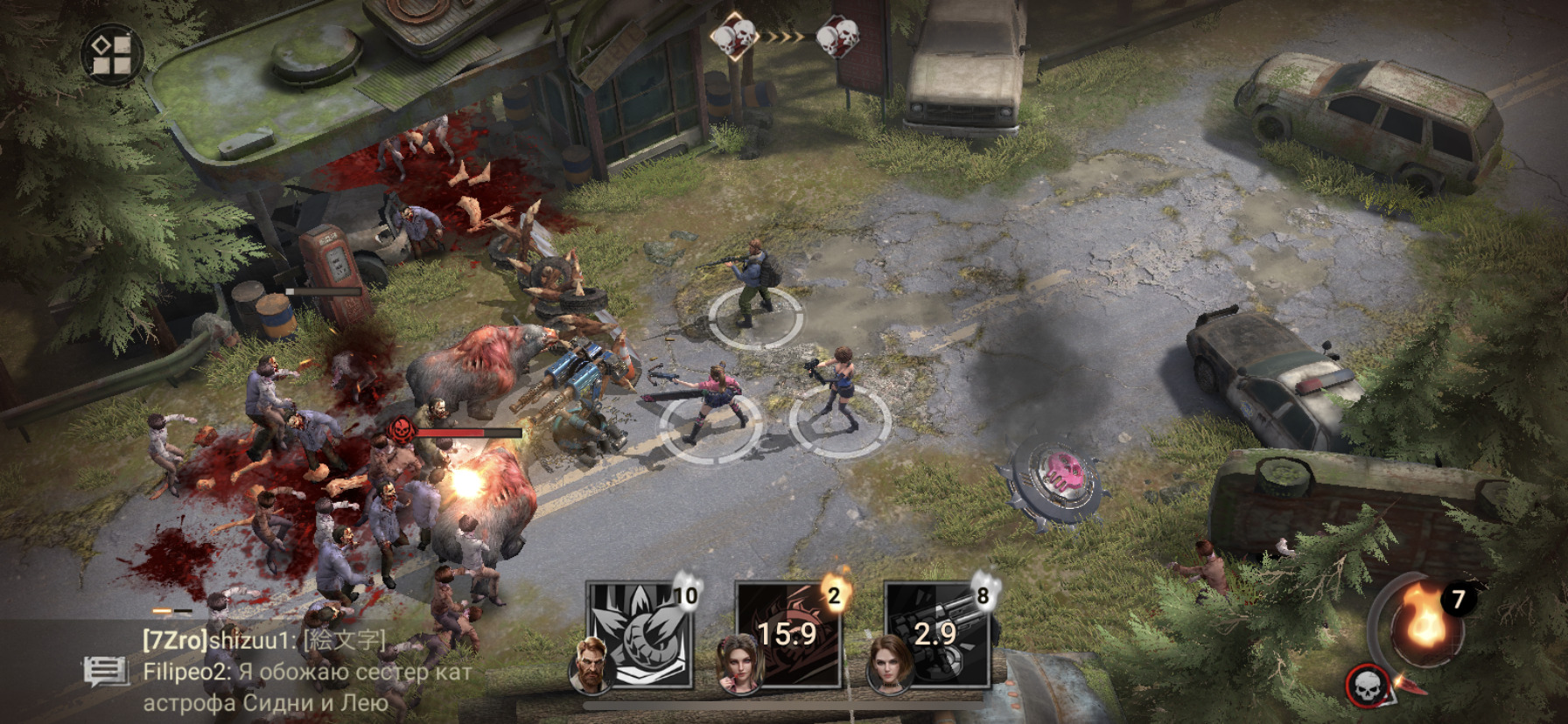Select the pigtailed girl's sawblade skill card
Screen dimensions: 1568x724
pyautogui.click(x=787, y=634)
